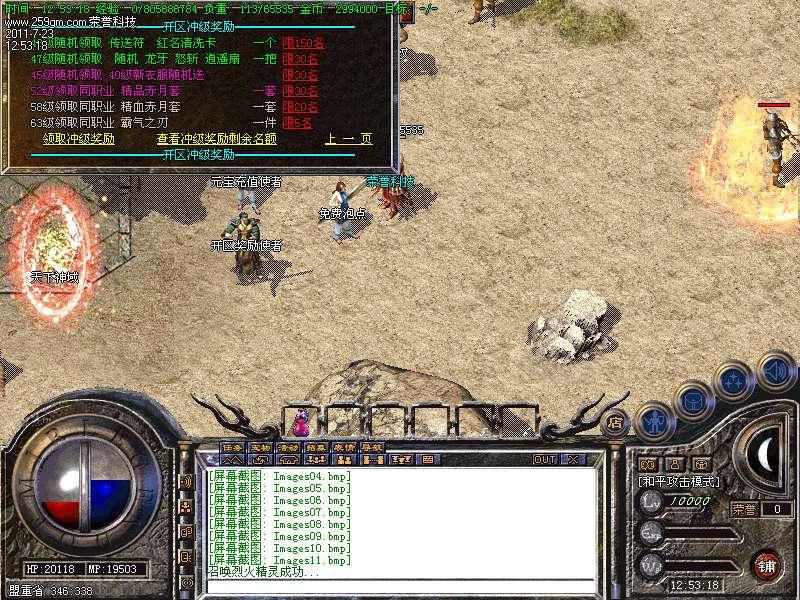View remaining level reward quota (查看冲级奖励剩余名额)
Screen dimensions: 800x600
[216, 139]
